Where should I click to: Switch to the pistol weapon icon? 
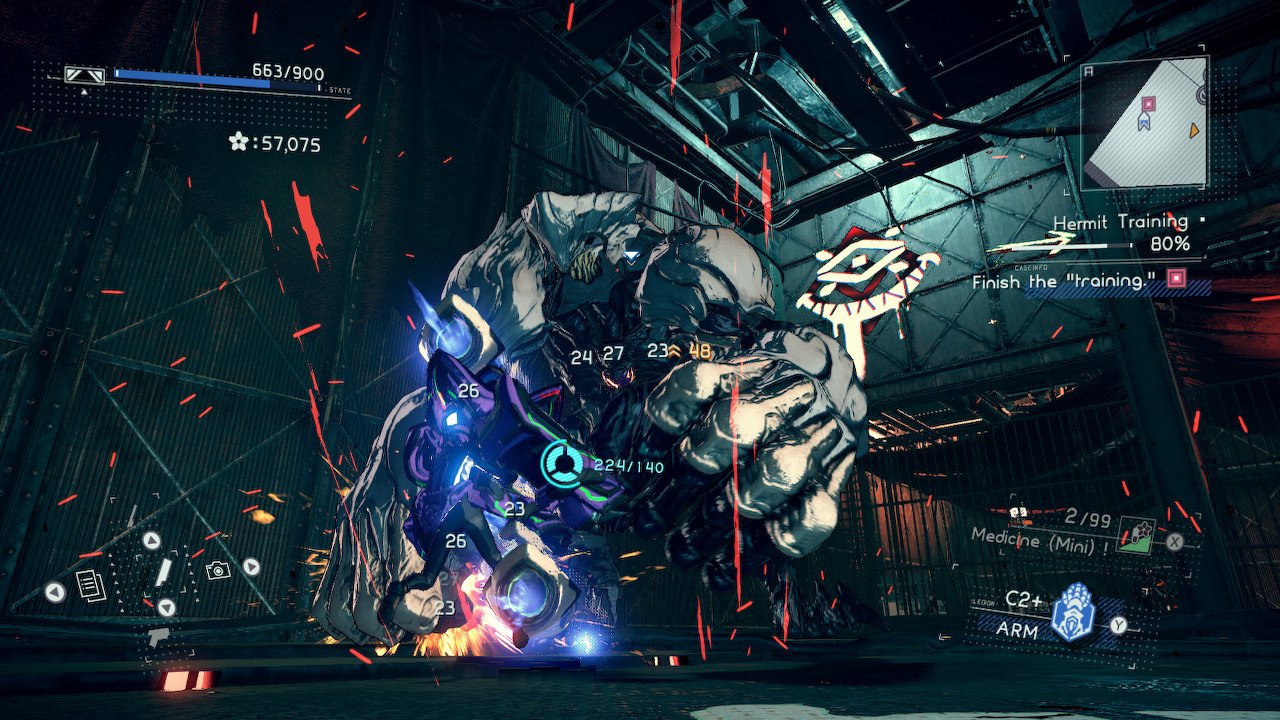pos(157,636)
